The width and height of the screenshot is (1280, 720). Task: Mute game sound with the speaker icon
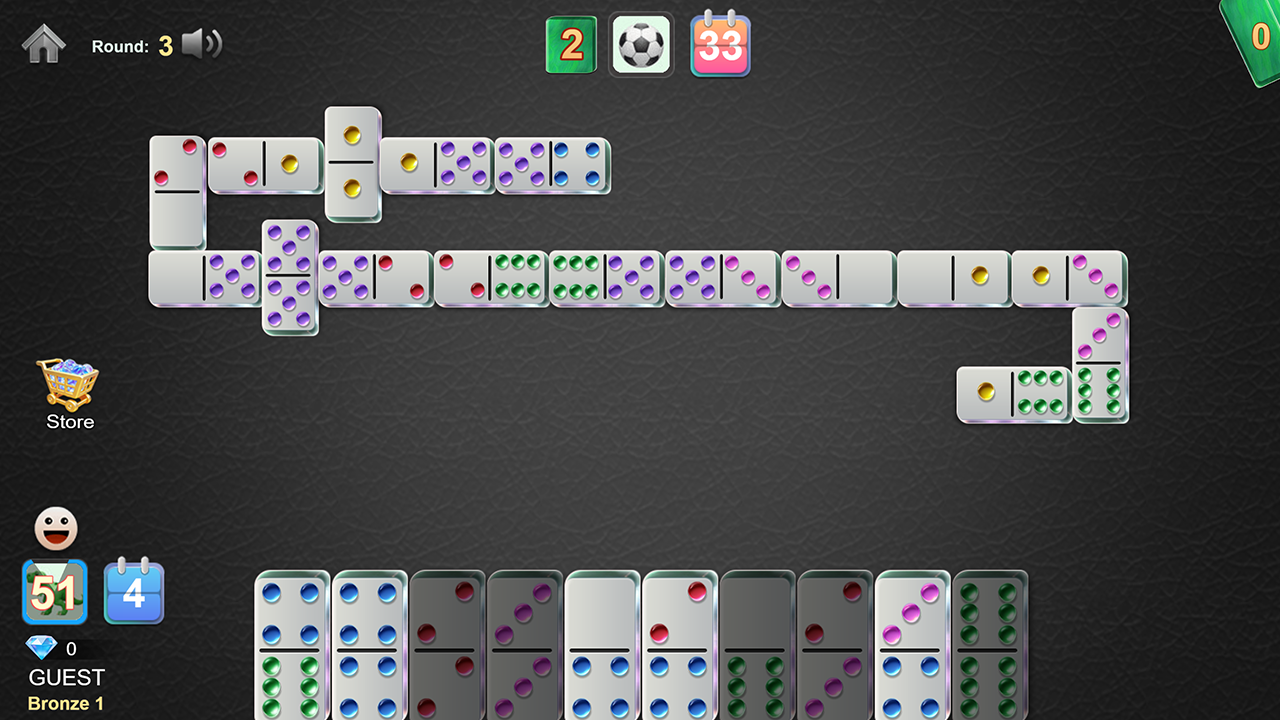coord(201,44)
